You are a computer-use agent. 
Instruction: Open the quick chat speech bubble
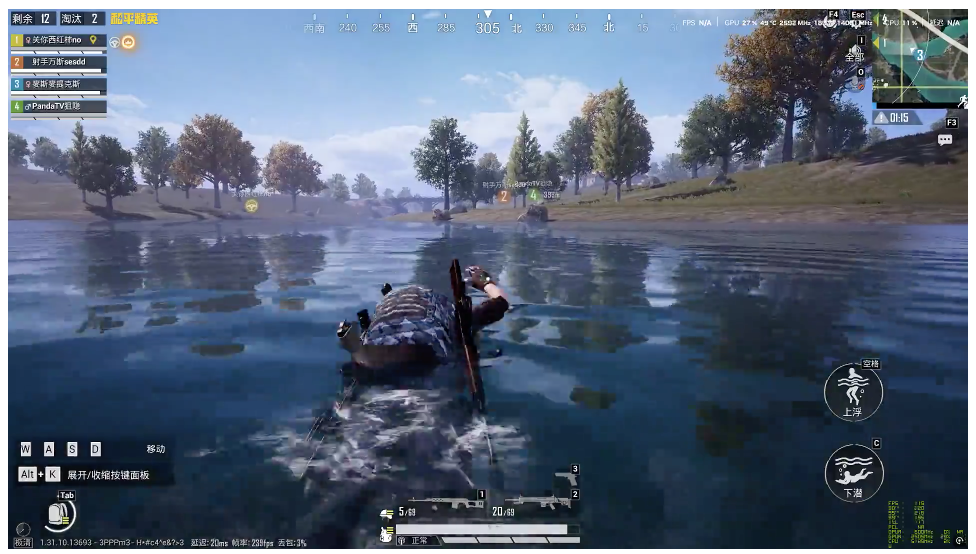[944, 140]
